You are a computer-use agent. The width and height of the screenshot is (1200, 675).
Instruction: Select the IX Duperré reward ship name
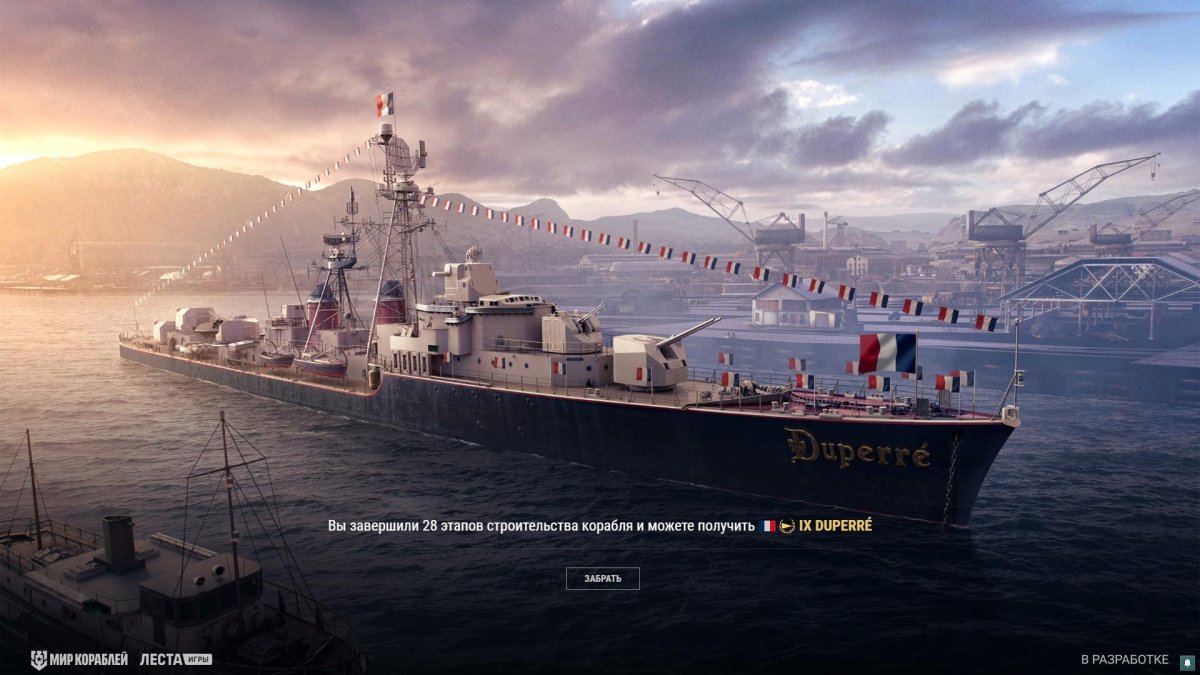pyautogui.click(x=835, y=525)
